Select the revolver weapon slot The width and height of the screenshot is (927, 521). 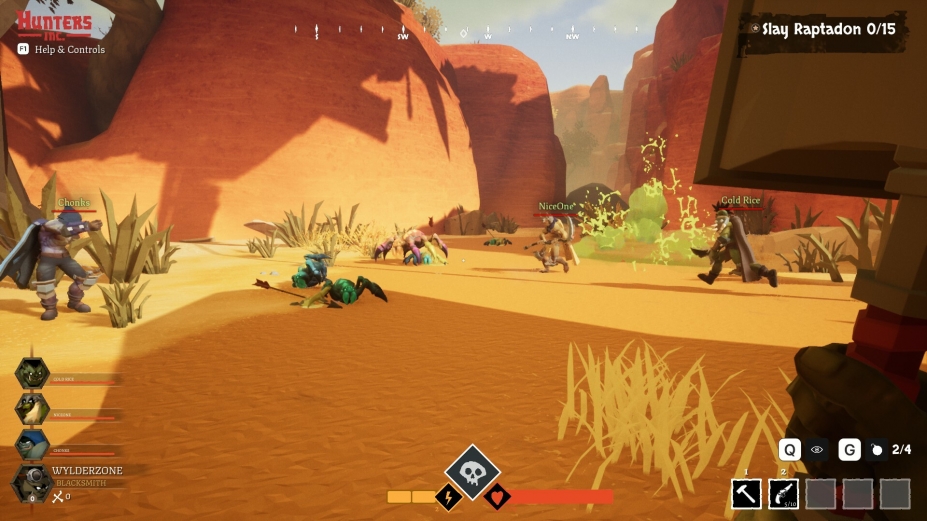point(782,494)
